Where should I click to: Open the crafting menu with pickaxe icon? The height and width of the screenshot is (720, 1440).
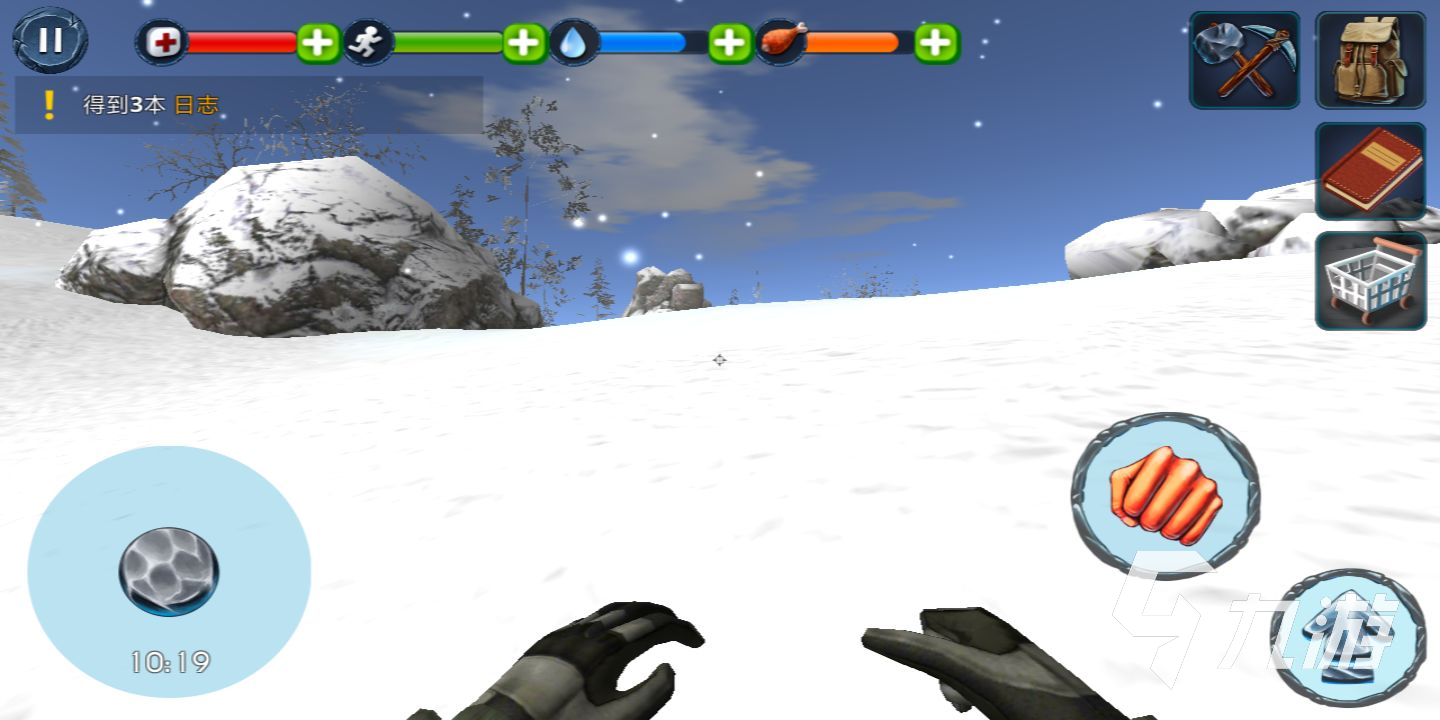pyautogui.click(x=1245, y=60)
